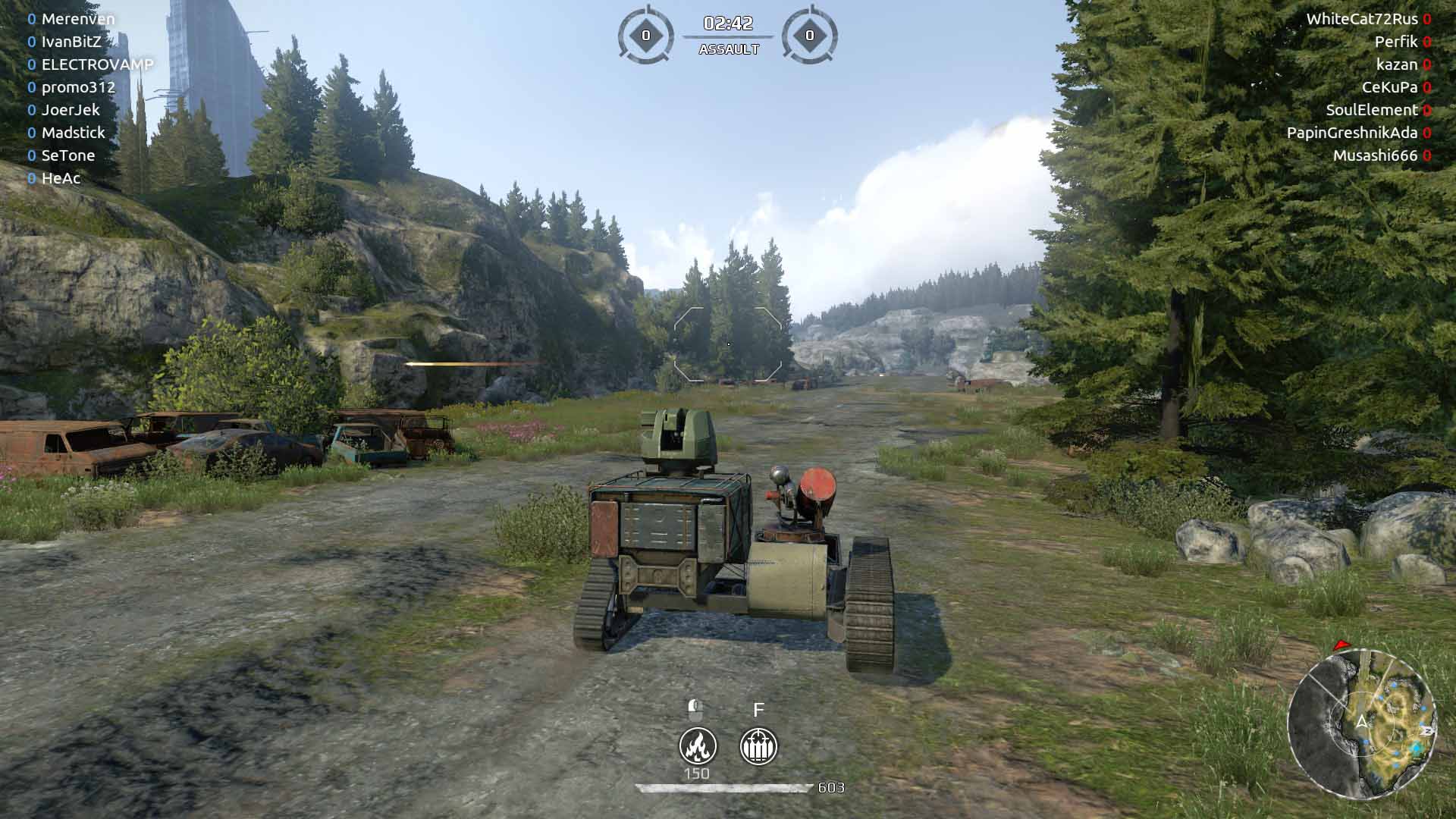Viewport: 1456px width, 819px height.
Task: Select JoerJek in the team roster
Action: pos(71,110)
